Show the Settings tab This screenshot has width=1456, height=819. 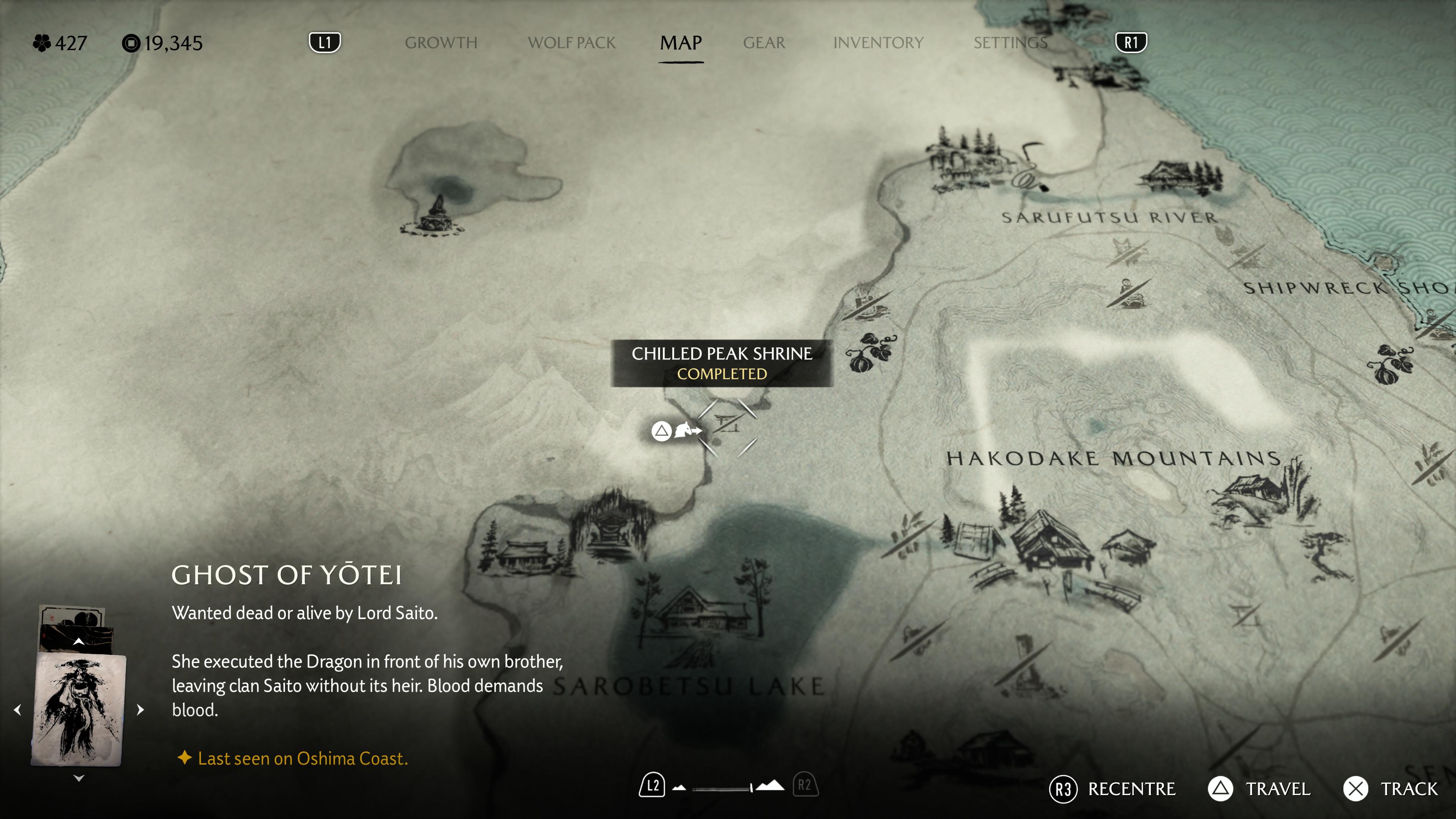1010,43
